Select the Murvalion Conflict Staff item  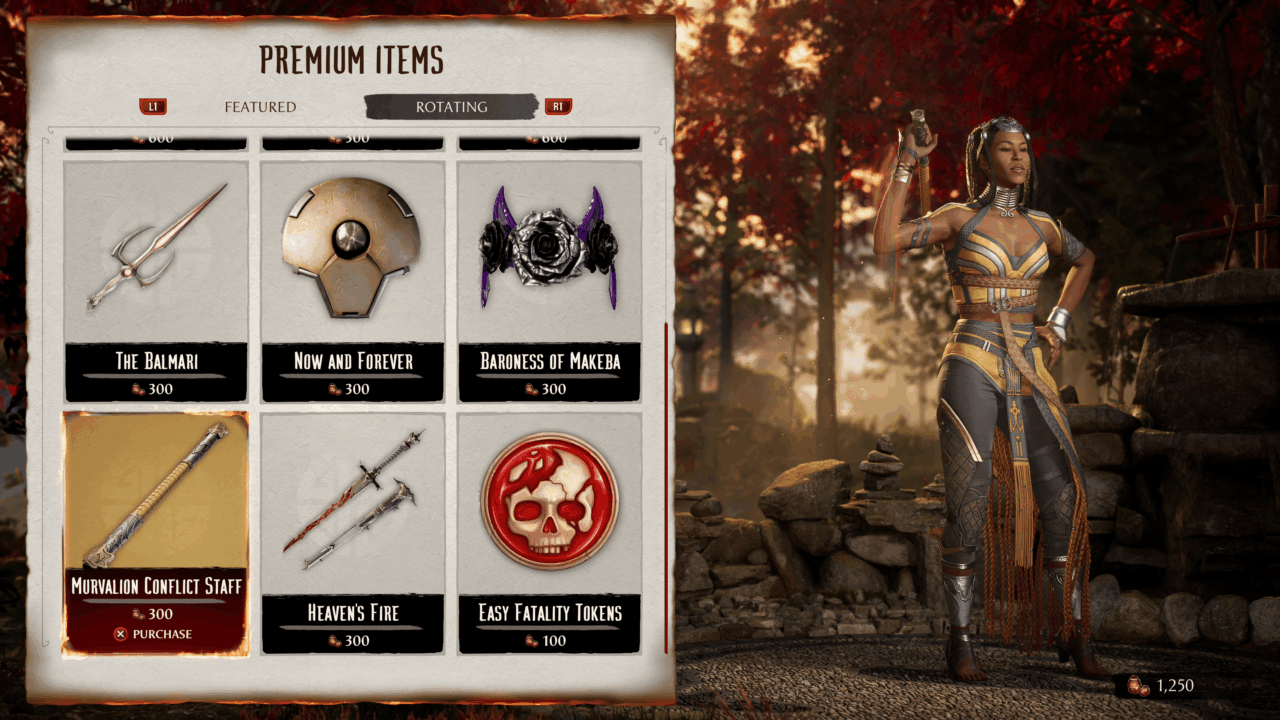(155, 532)
